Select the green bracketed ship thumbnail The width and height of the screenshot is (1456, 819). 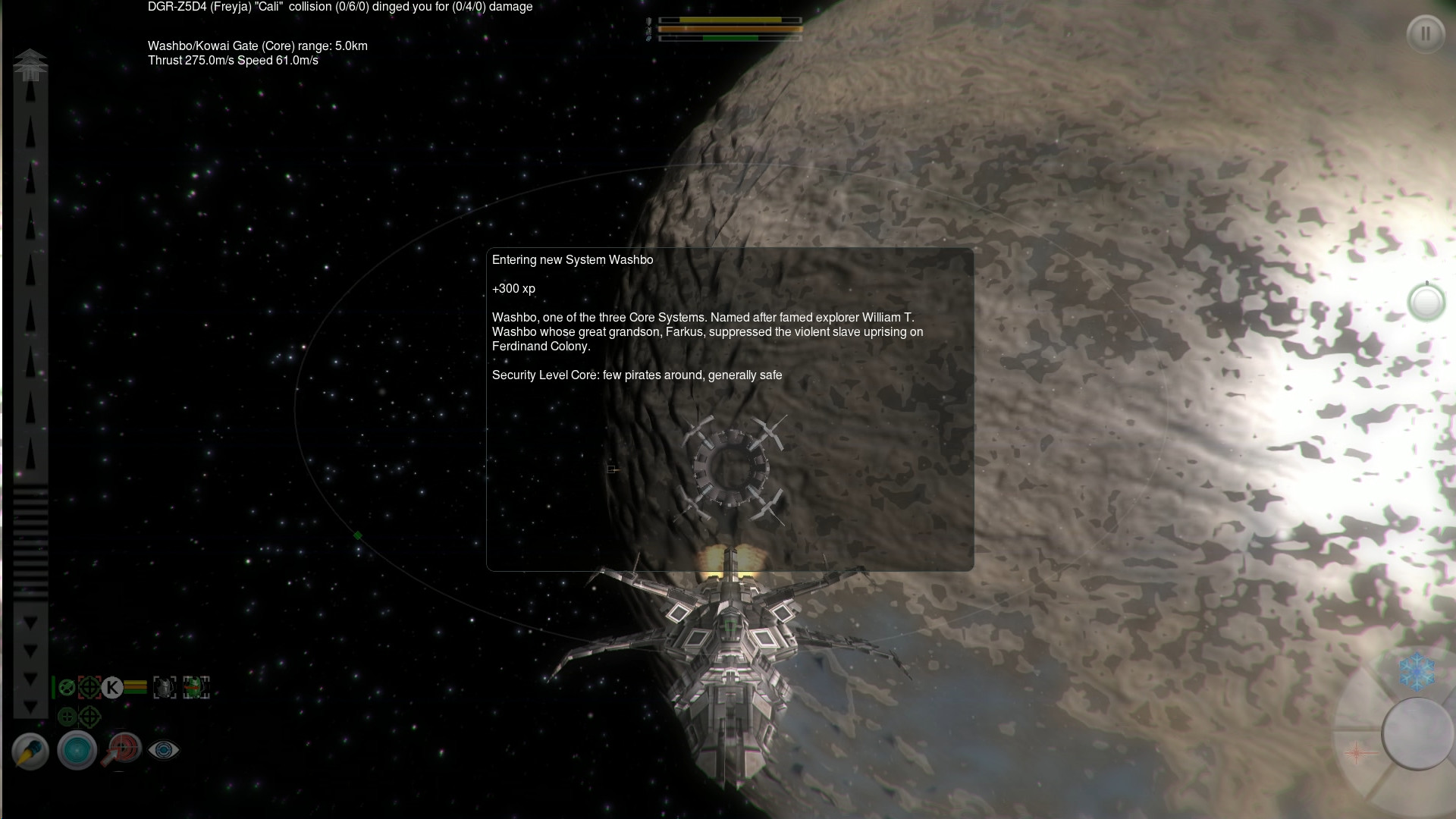196,687
